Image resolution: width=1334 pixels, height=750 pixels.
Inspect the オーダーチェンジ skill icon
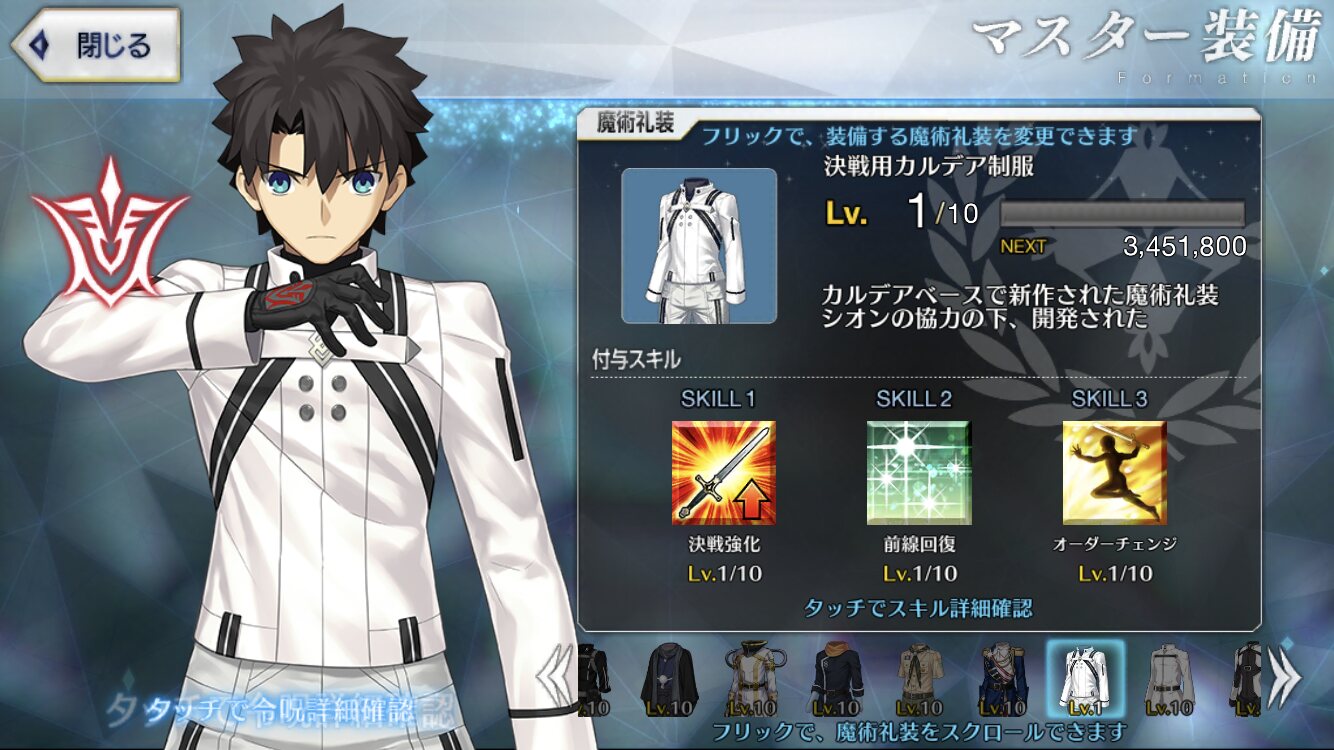(x=1114, y=472)
